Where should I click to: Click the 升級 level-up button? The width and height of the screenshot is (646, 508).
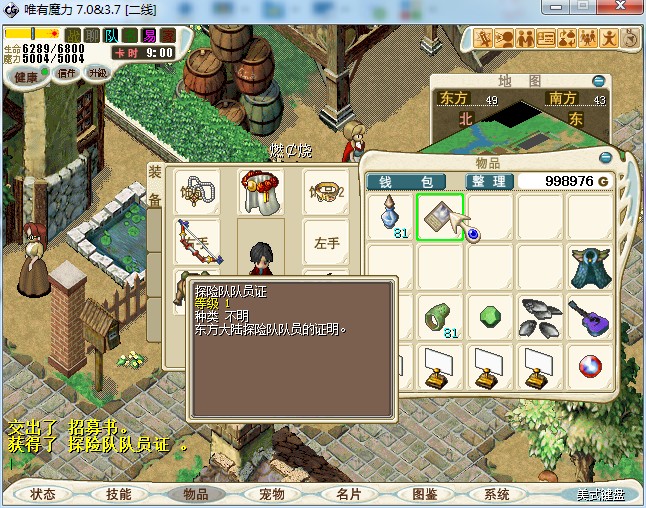[x=98, y=73]
